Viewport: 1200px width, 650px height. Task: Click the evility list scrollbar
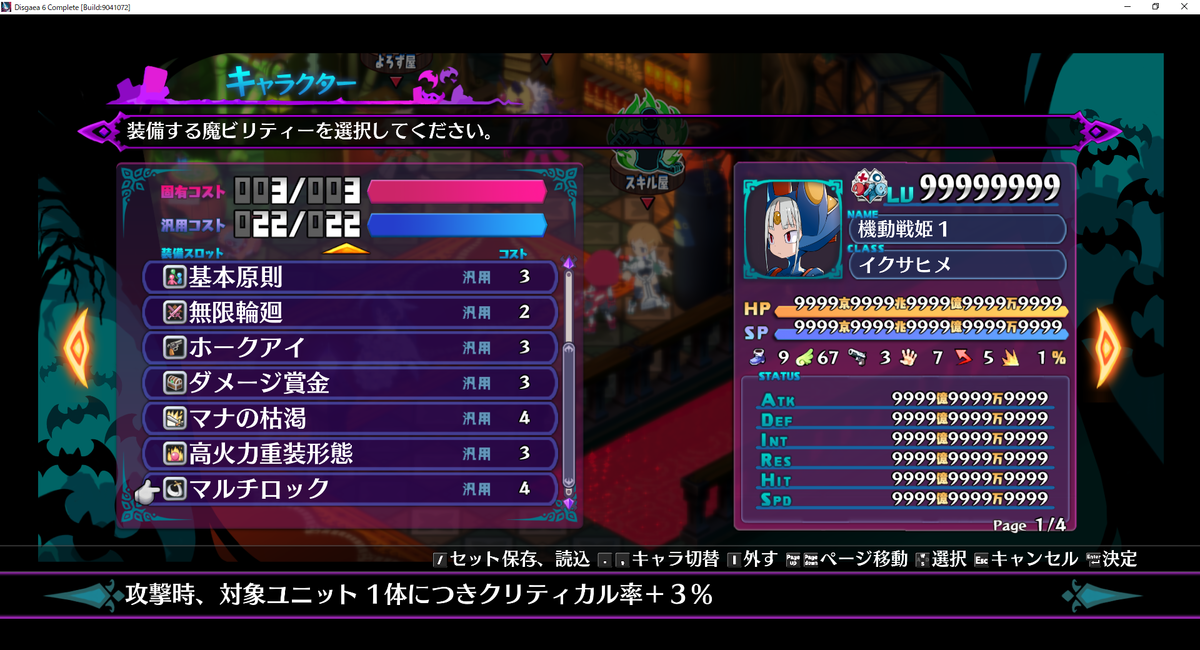click(x=569, y=380)
